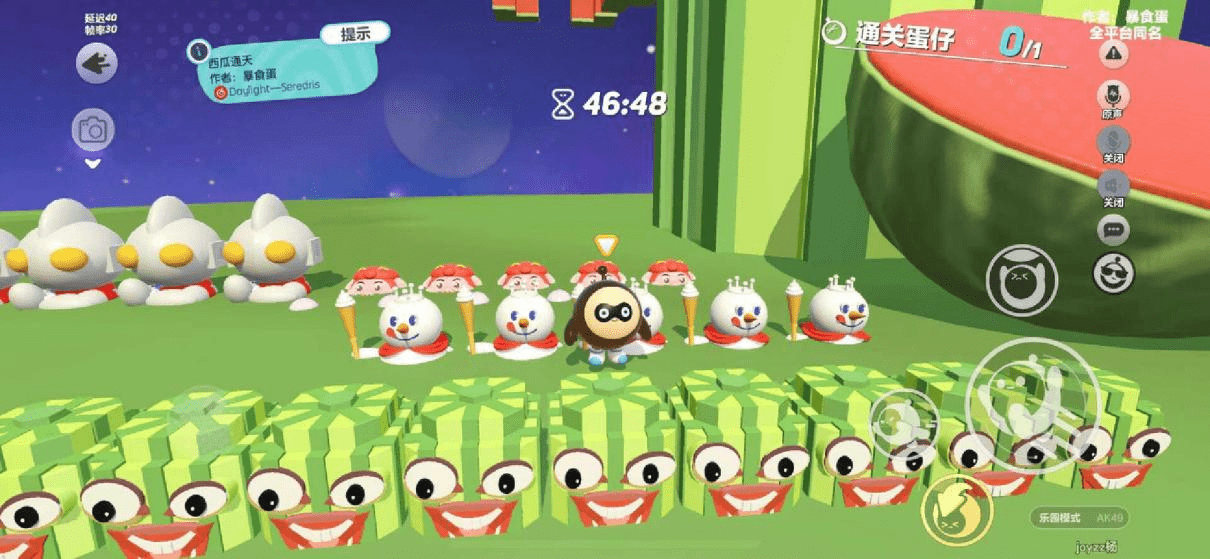
Task: Show map info via the 'i' icon
Action: [199, 49]
